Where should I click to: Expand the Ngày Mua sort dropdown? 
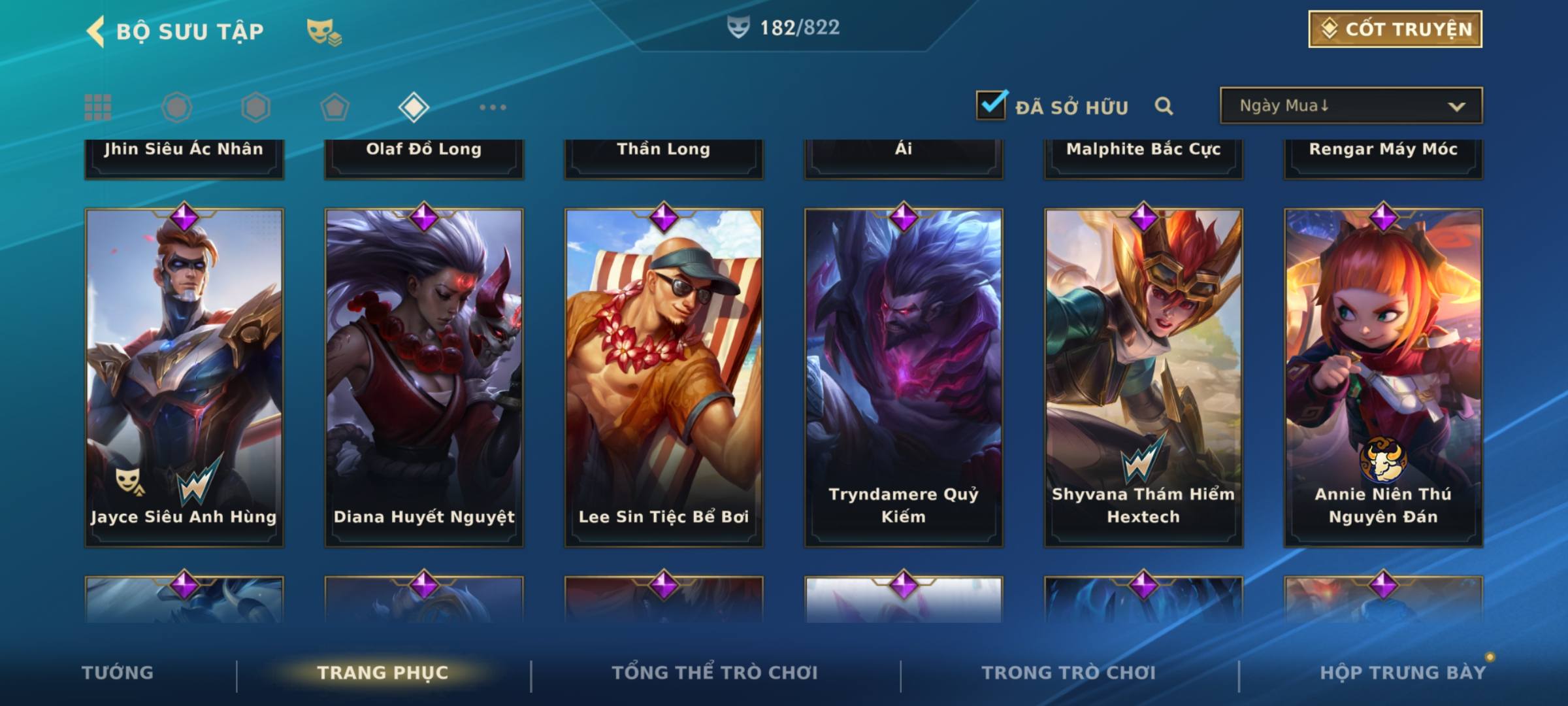tap(1350, 106)
